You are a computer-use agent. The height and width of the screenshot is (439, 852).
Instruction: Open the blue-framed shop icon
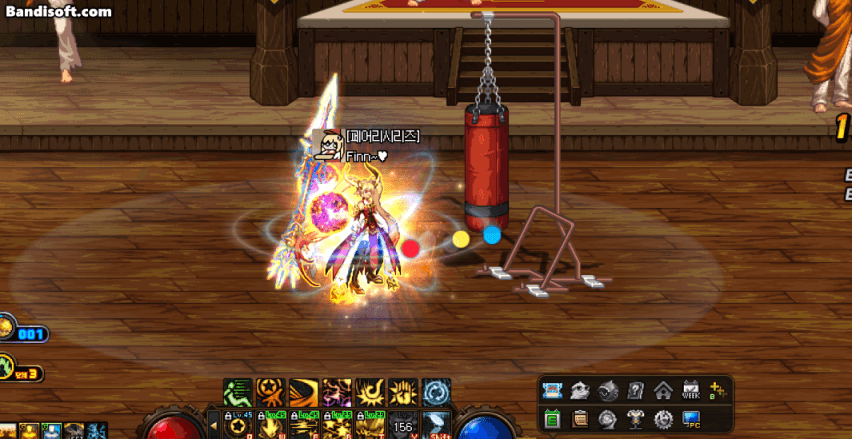(551, 391)
